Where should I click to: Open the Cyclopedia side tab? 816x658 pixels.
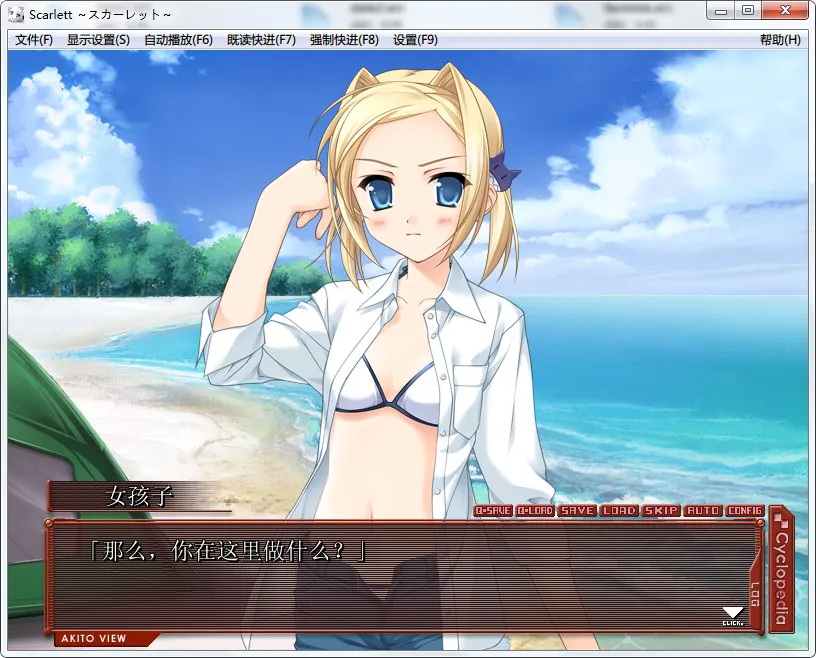pos(782,563)
